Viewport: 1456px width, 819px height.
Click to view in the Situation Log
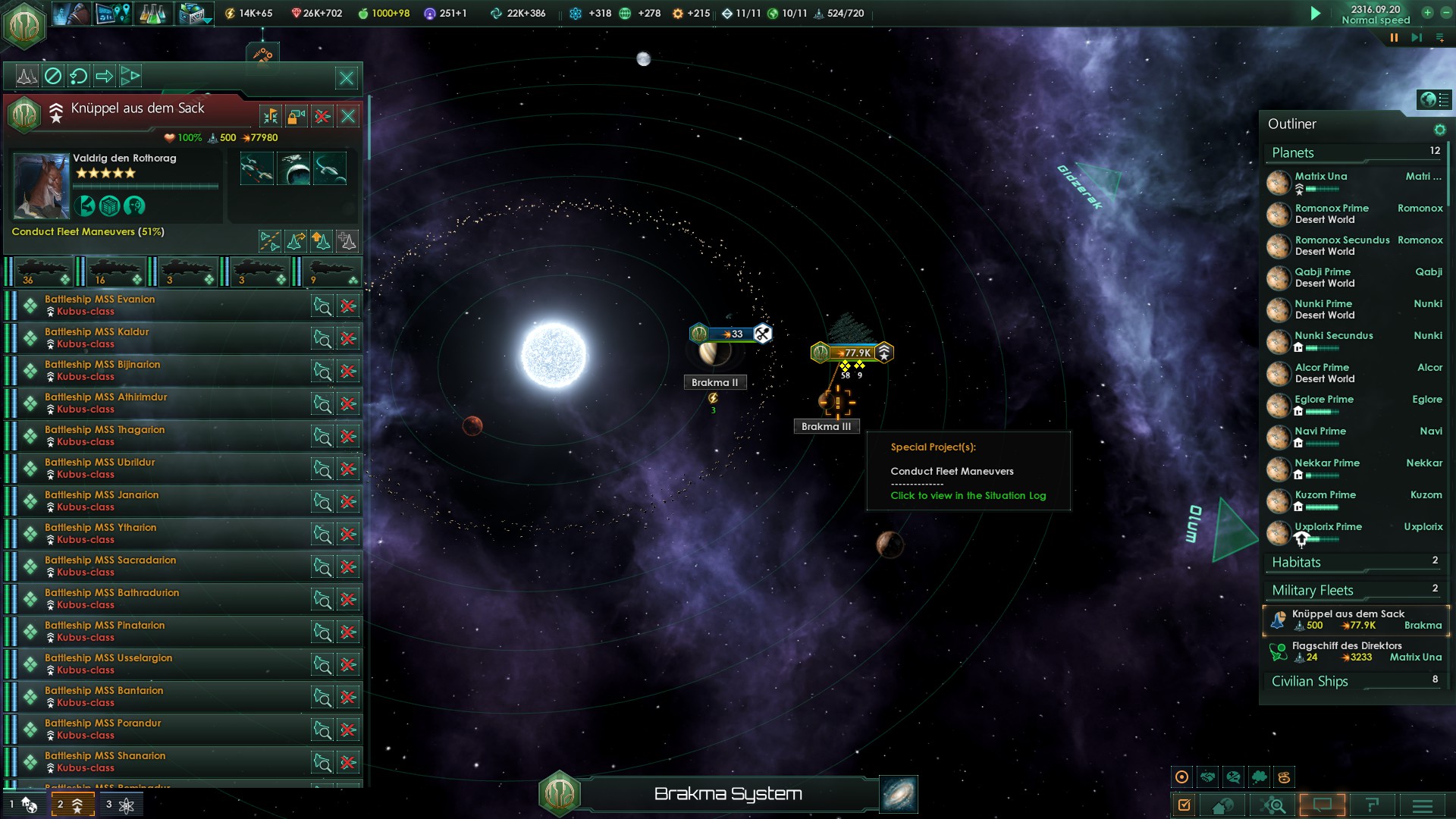[968, 495]
